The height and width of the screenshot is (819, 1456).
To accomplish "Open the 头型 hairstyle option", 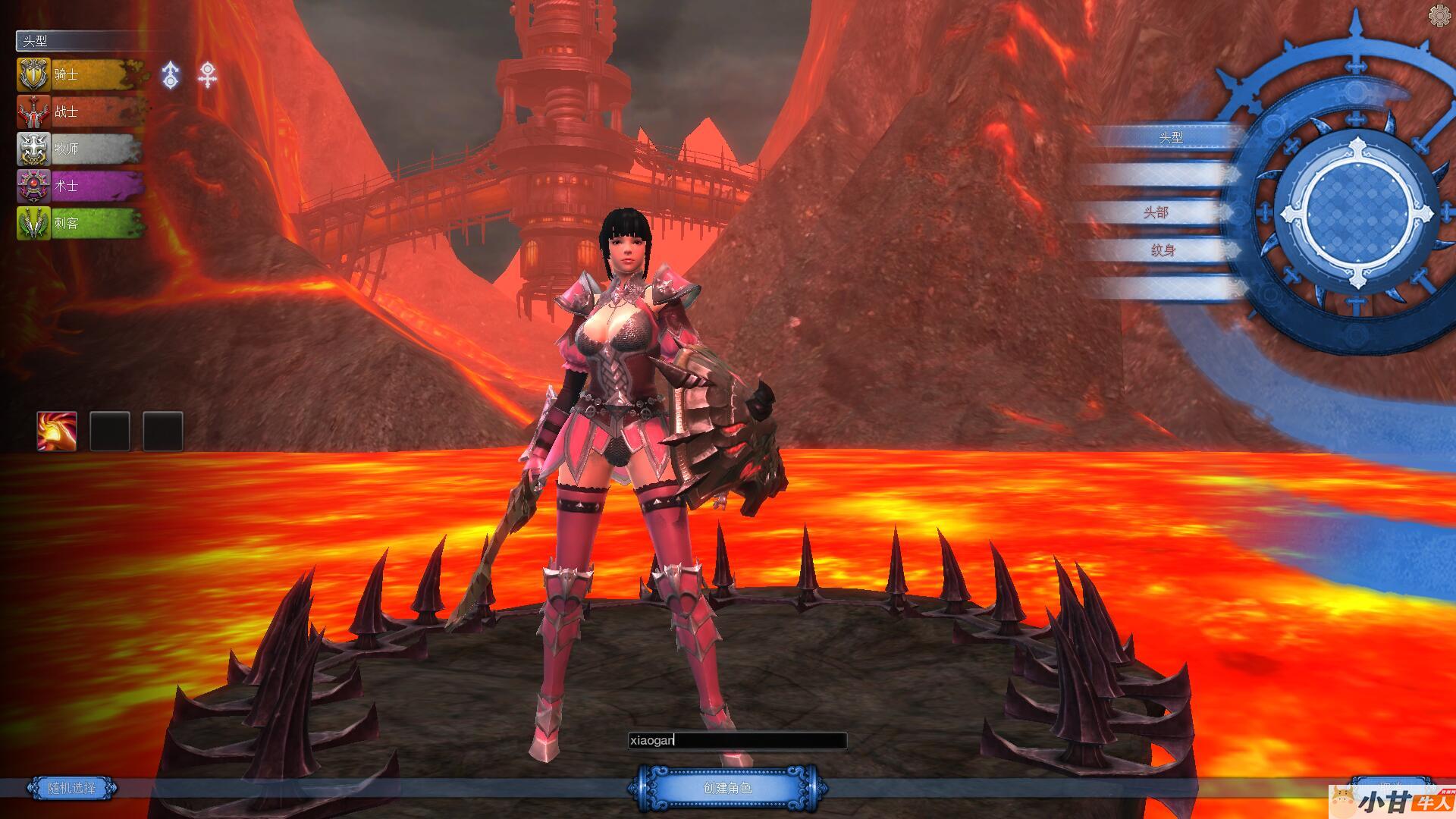I will pos(1170,137).
